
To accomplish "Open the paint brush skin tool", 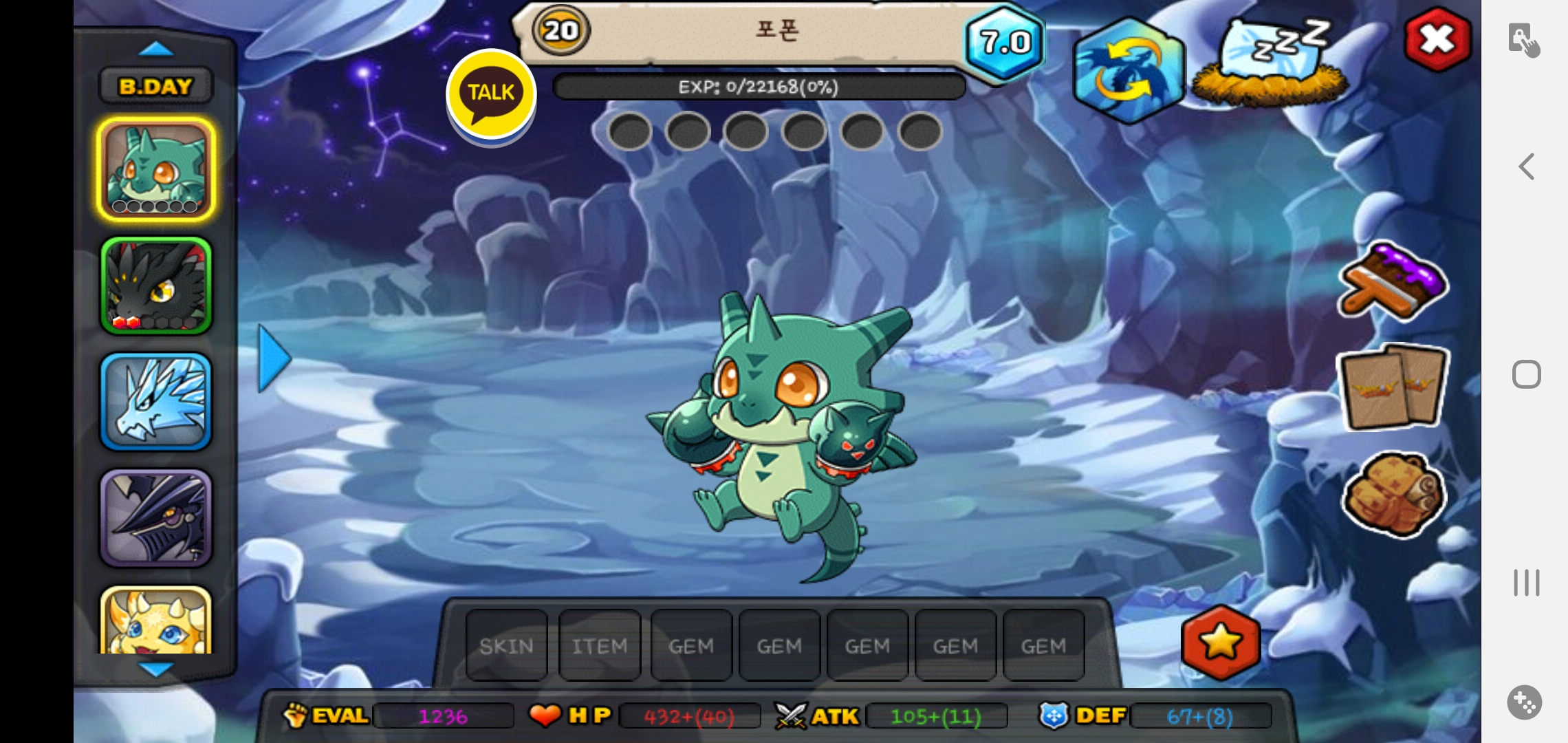I will point(1393,283).
